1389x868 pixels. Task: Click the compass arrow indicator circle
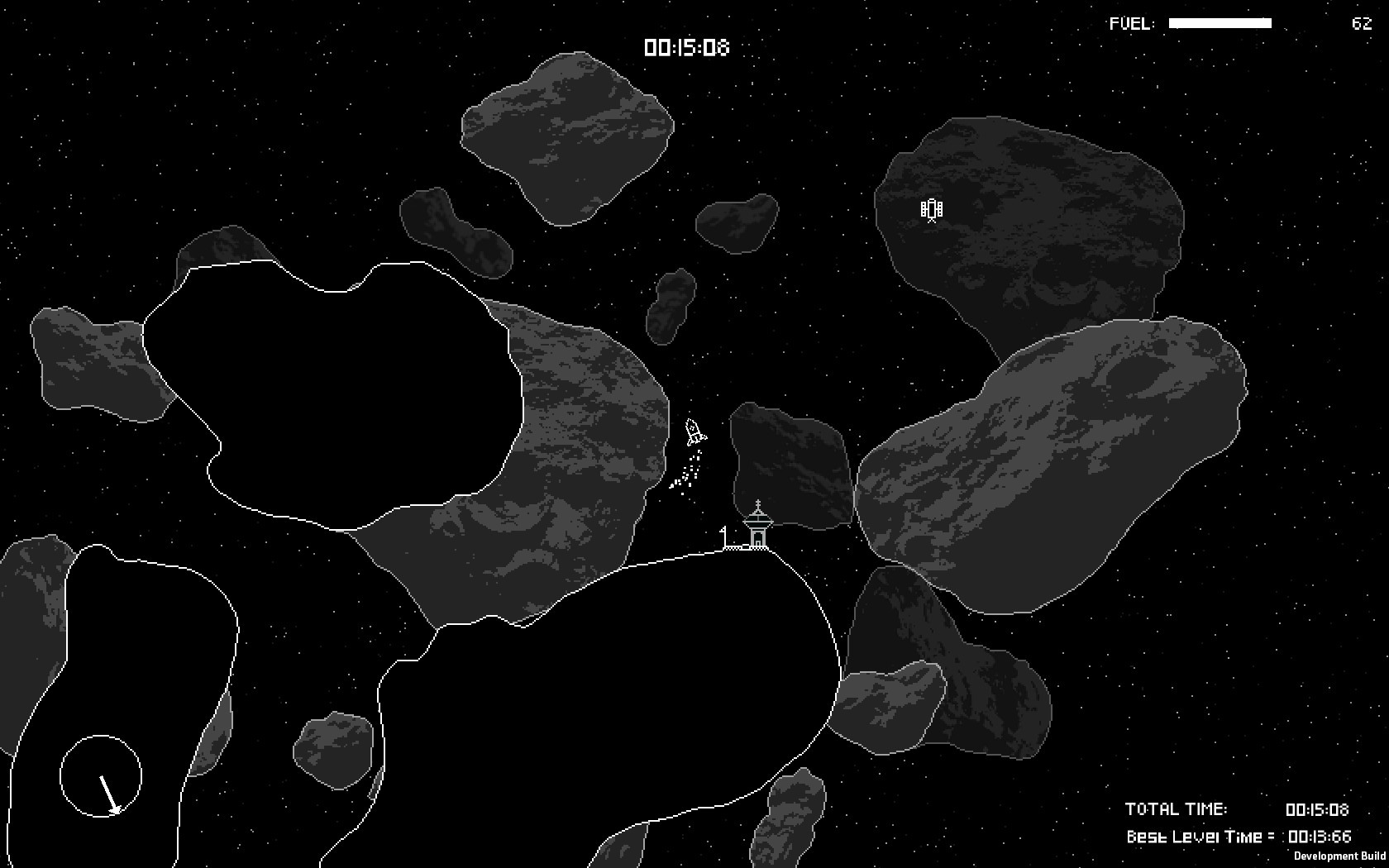(x=101, y=775)
